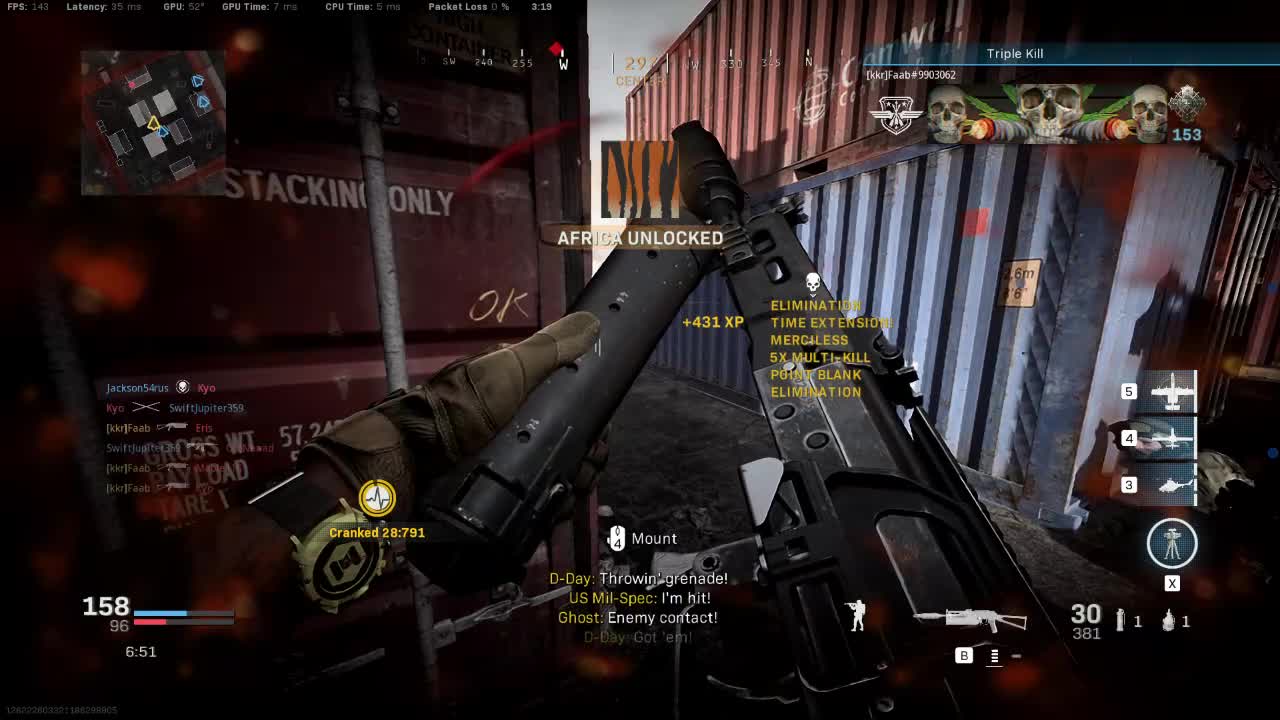Call in the helicopter killstreak numbered 3

point(1171,485)
